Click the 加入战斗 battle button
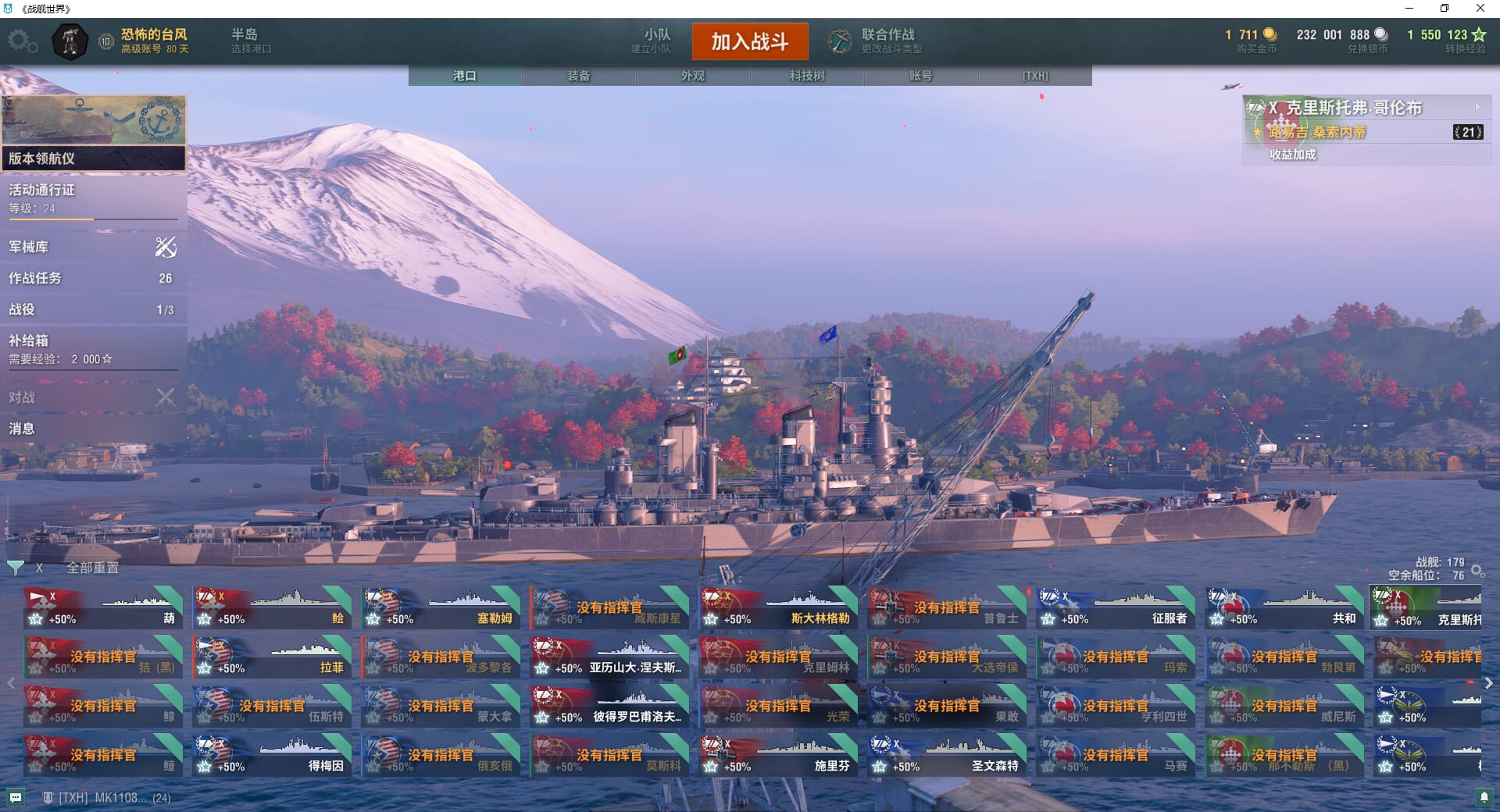 (749, 41)
